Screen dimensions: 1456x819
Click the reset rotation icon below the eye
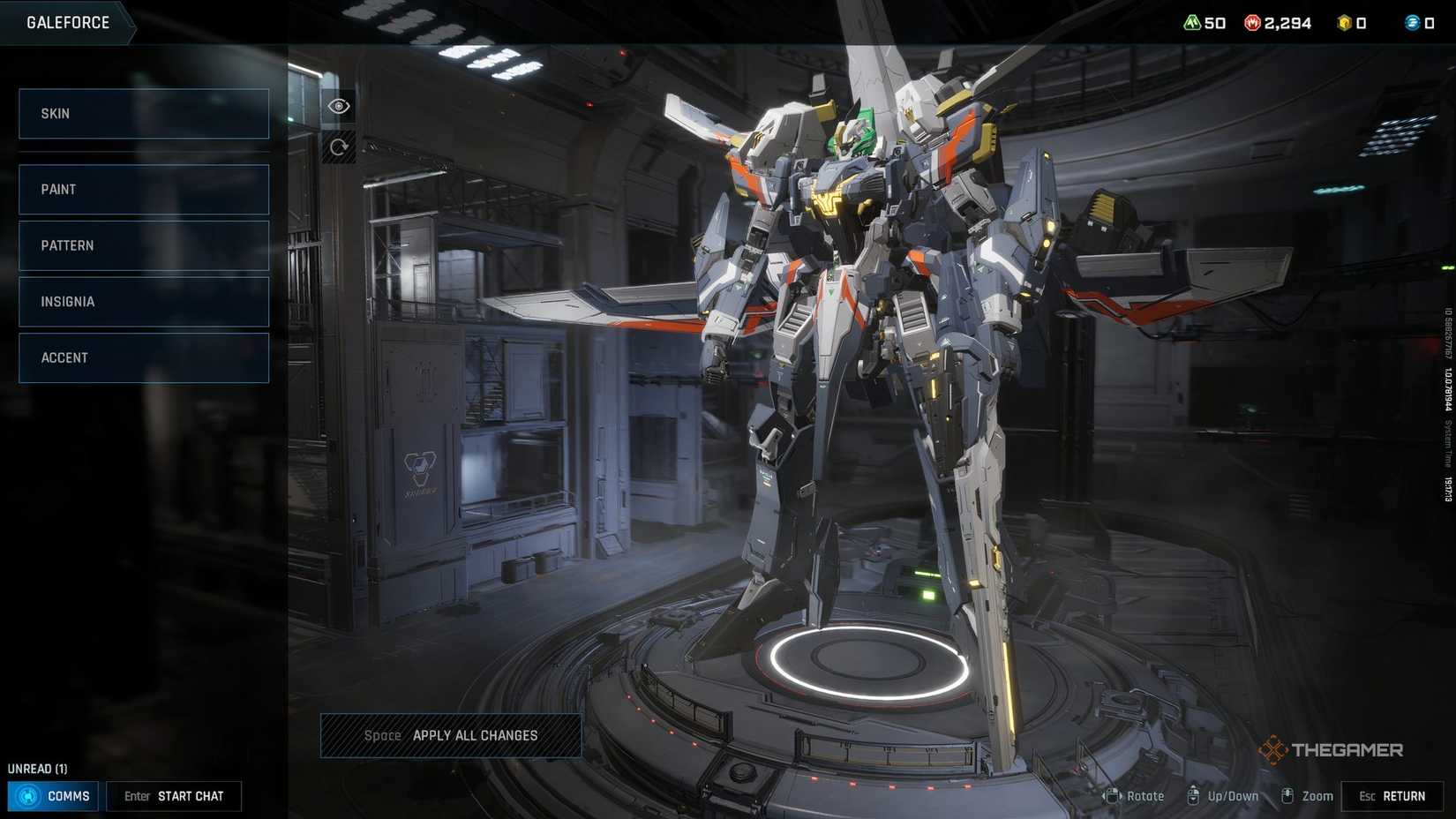point(339,147)
